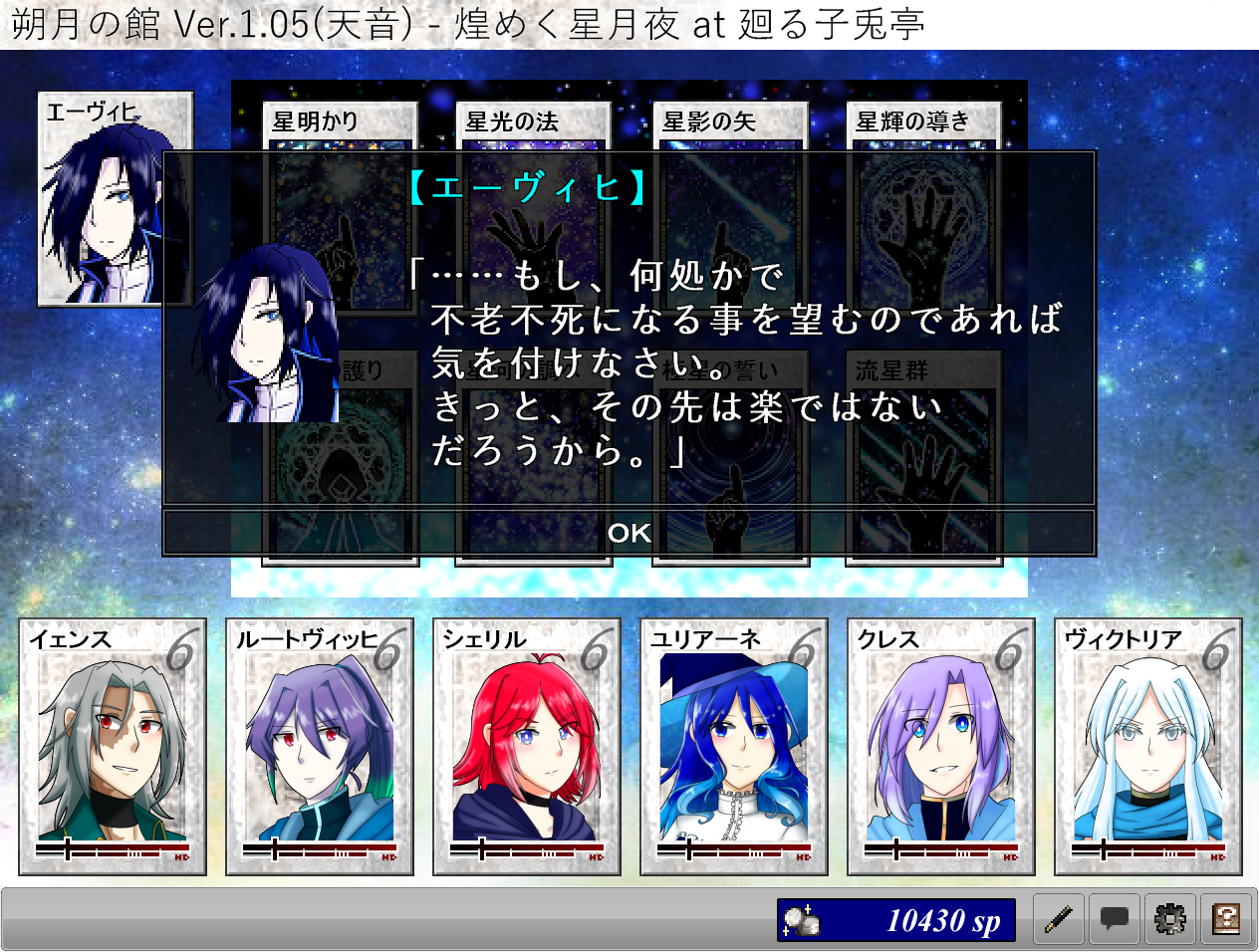Open the gear settings menu

point(1170,919)
